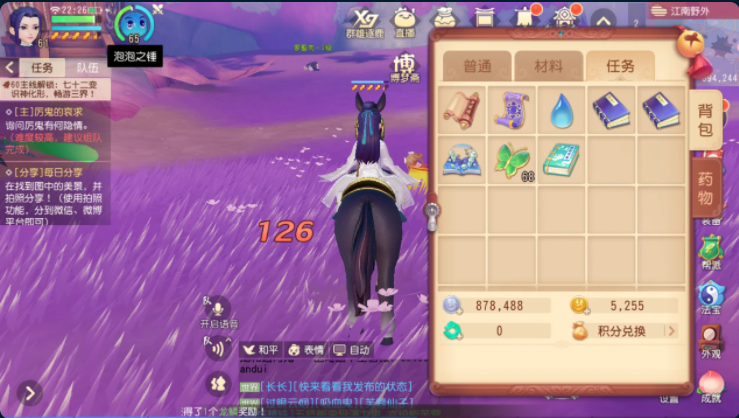The height and width of the screenshot is (418, 739).
Task: Open the 材料 materials tab
Action: click(548, 66)
